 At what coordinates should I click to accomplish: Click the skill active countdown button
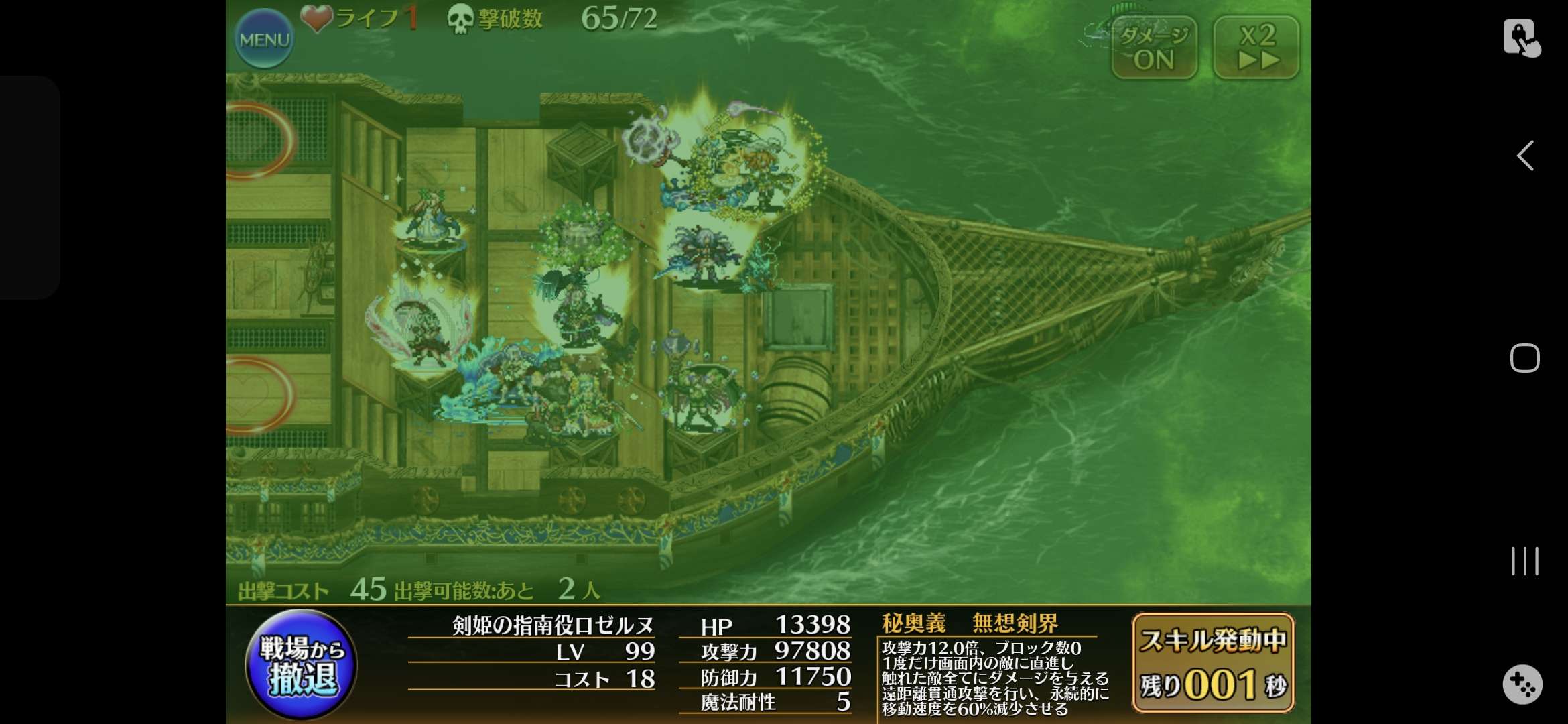[1213, 662]
